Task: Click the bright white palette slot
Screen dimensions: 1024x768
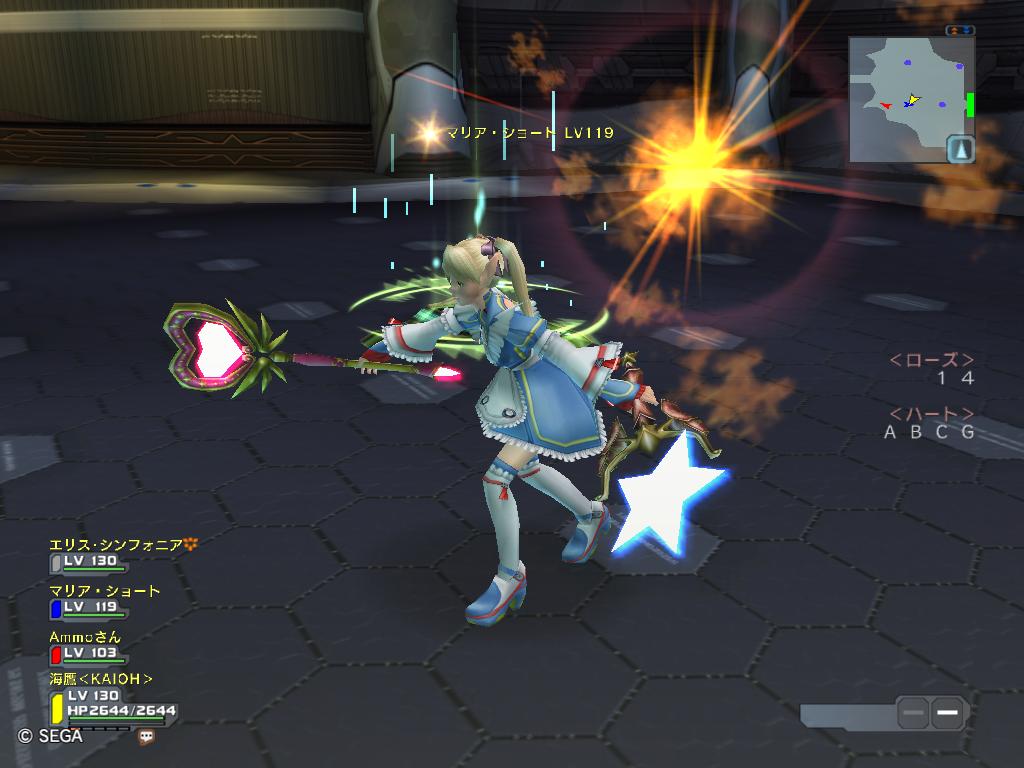Action: point(949,713)
